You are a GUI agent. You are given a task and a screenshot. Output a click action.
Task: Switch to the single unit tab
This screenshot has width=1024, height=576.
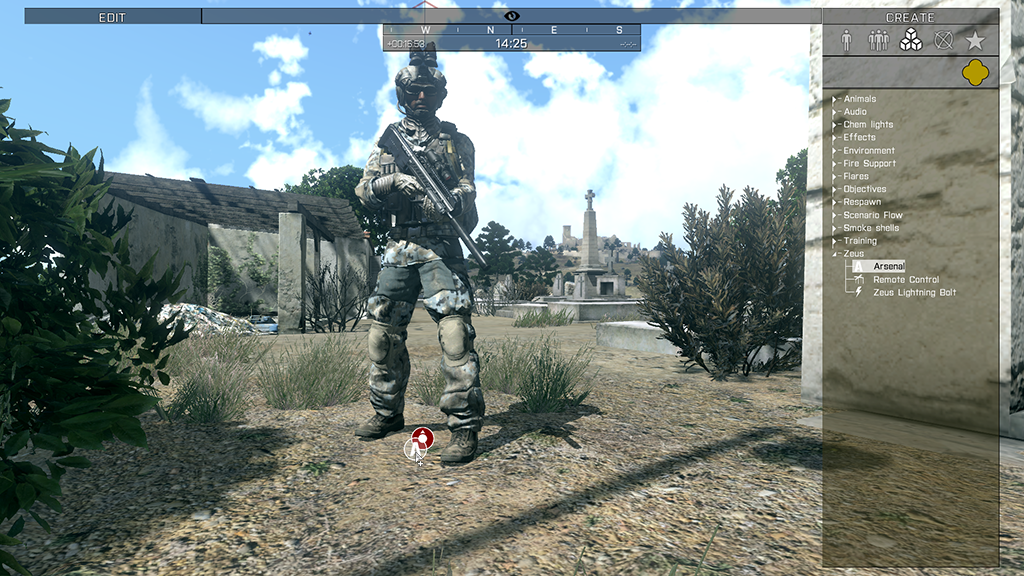[x=846, y=40]
